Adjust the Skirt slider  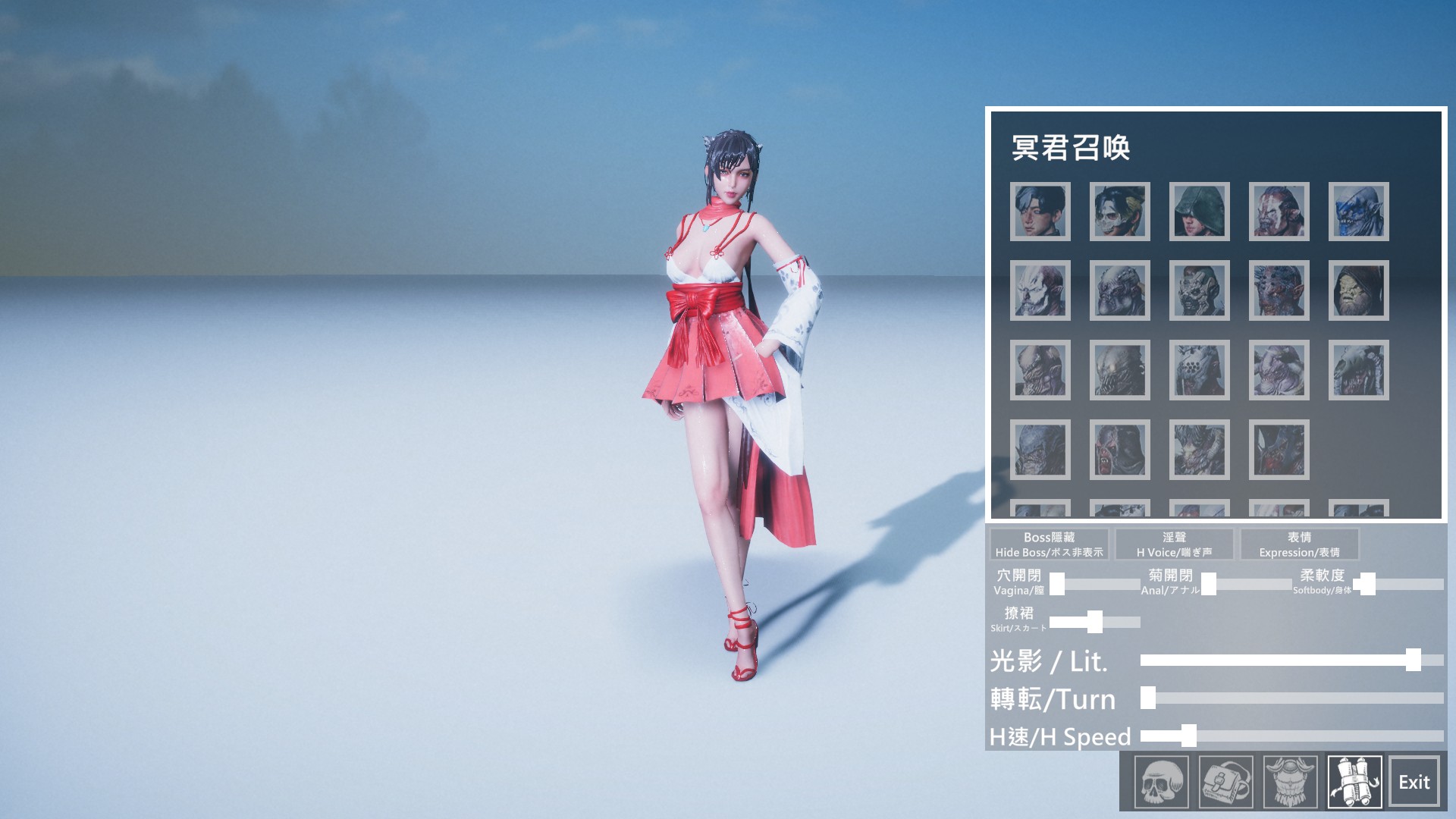pyautogui.click(x=1094, y=622)
